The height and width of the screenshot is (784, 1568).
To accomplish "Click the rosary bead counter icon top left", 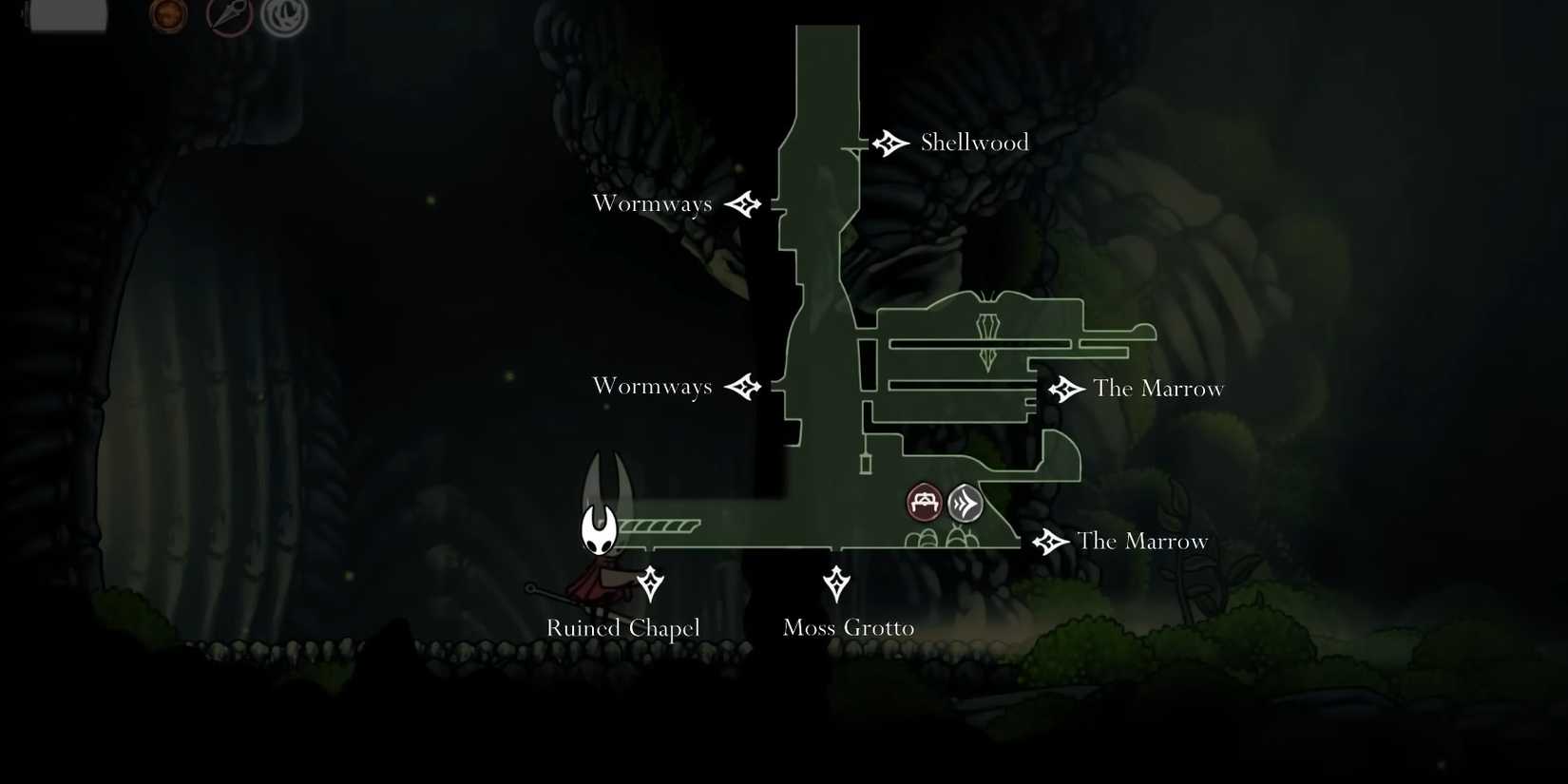I will (x=166, y=14).
